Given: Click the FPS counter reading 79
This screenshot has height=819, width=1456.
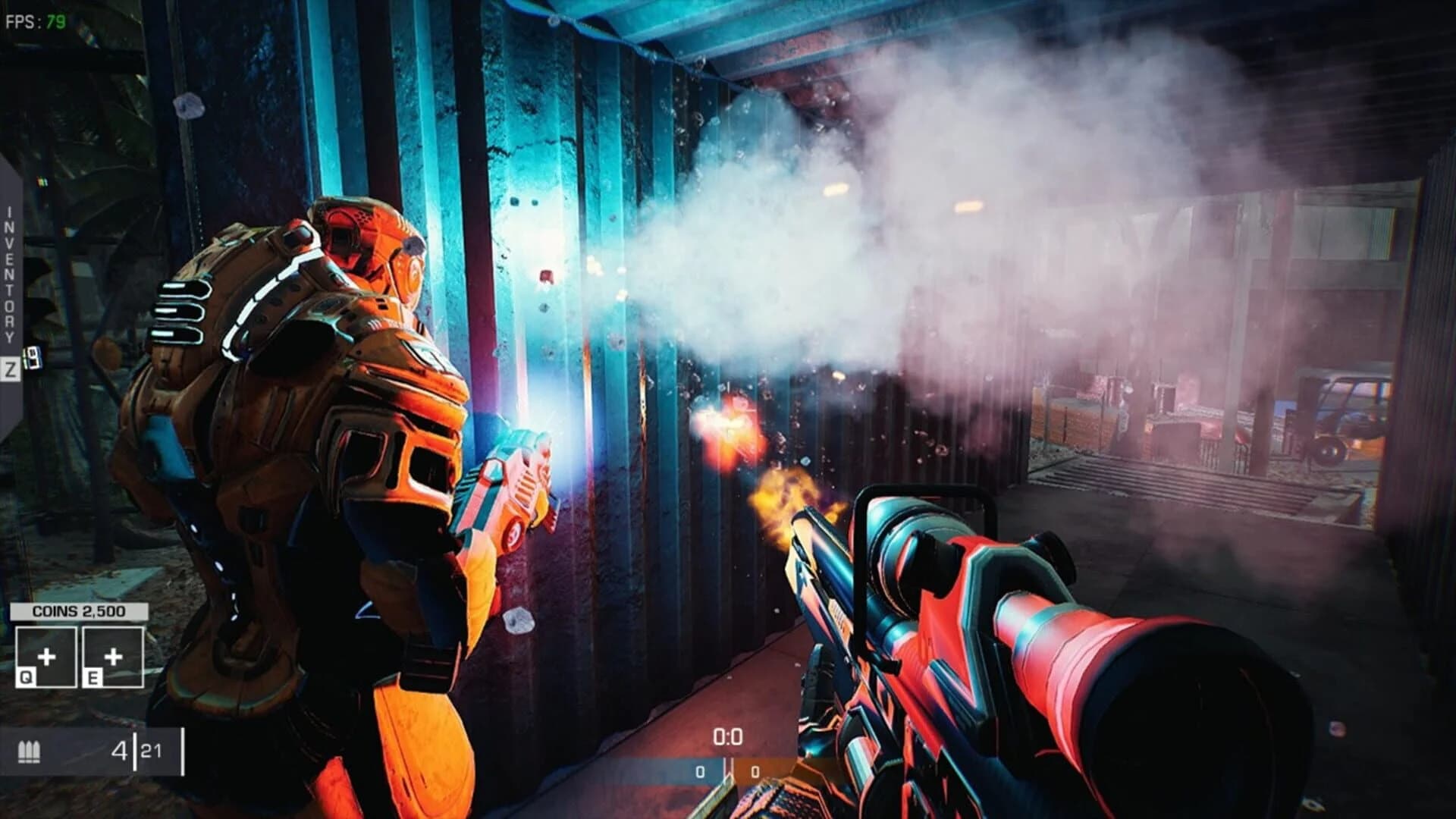Looking at the screenshot, I should (34, 20).
